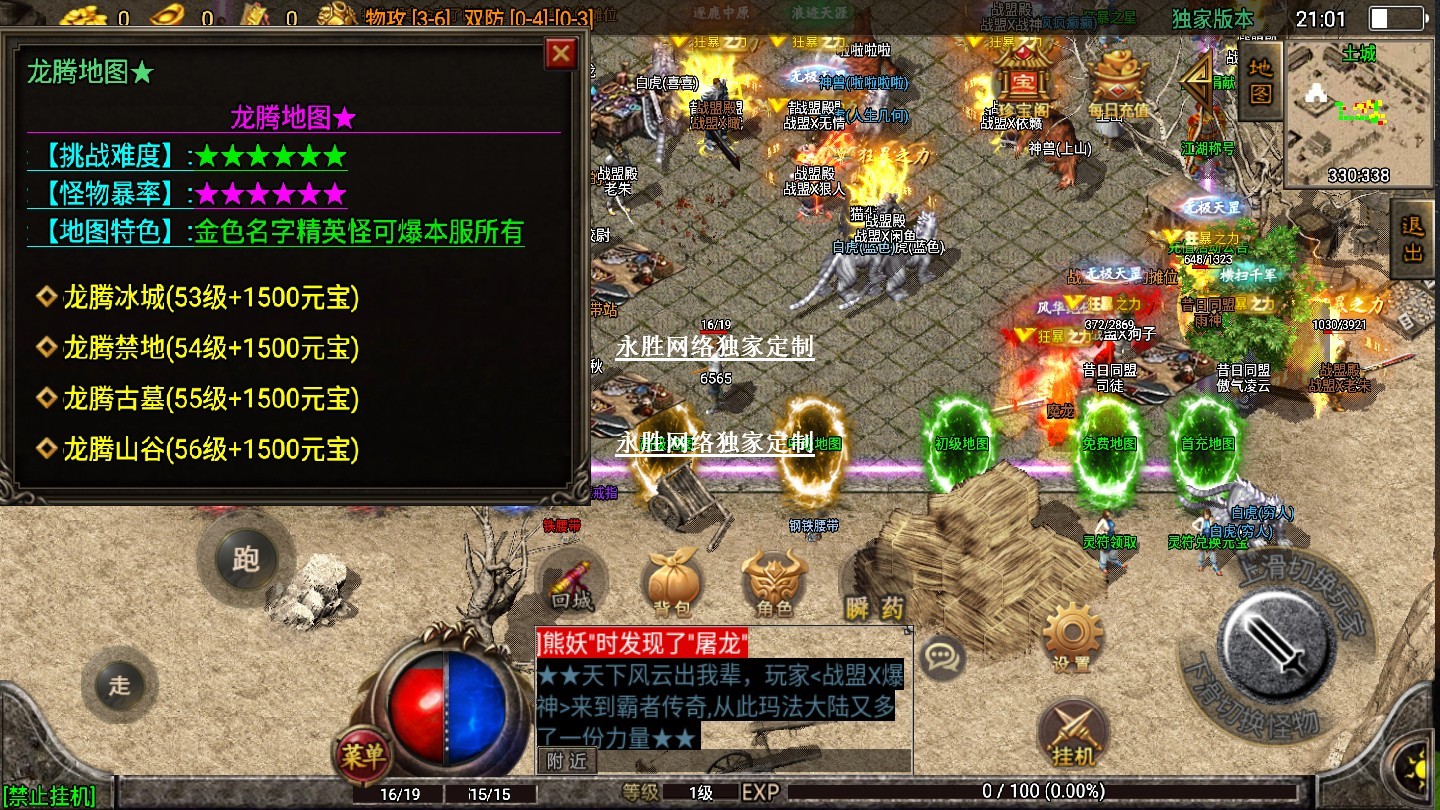Toggle the 跑 run button

(x=245, y=559)
